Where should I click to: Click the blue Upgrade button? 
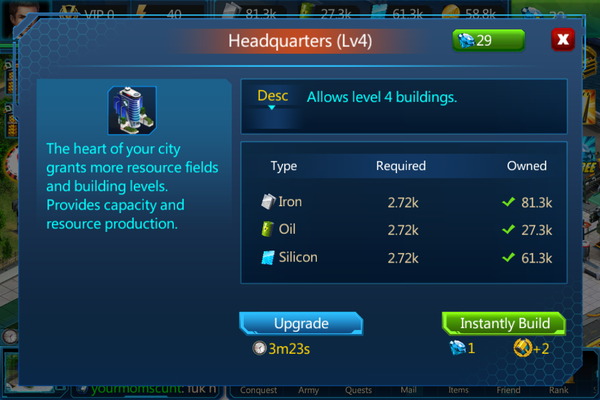(299, 324)
